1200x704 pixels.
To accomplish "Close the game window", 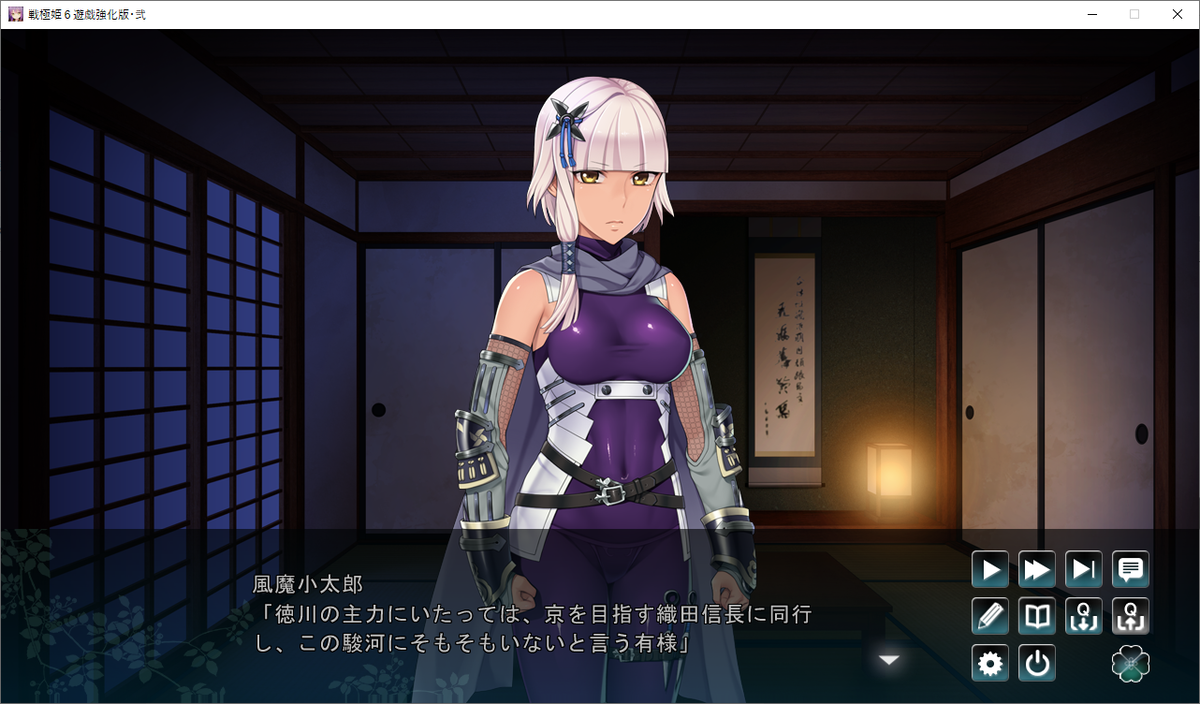I will pyautogui.click(x=1177, y=14).
